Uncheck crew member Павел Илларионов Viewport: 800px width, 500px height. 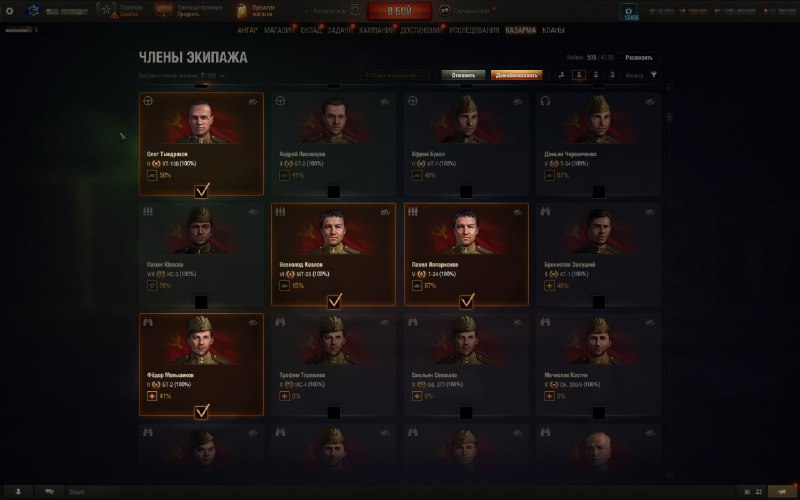coord(467,299)
